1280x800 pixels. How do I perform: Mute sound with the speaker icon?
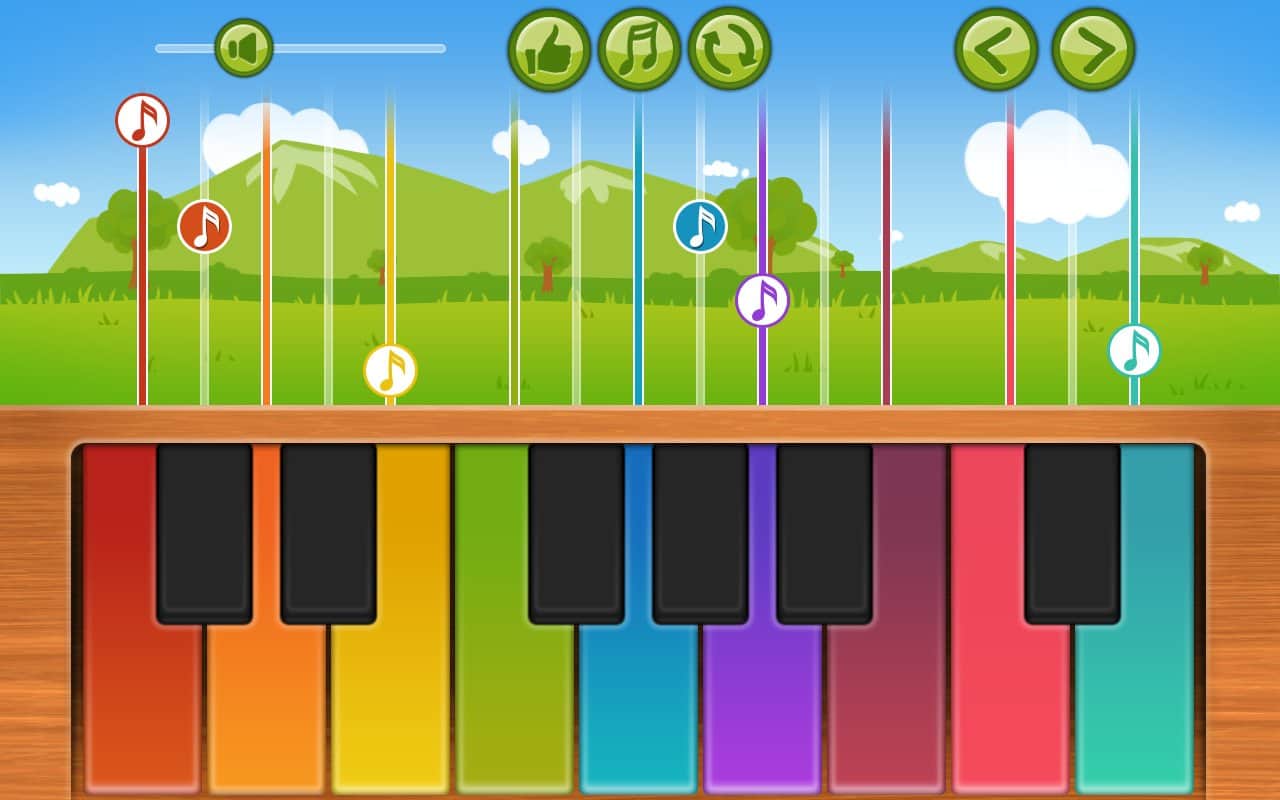tap(243, 44)
